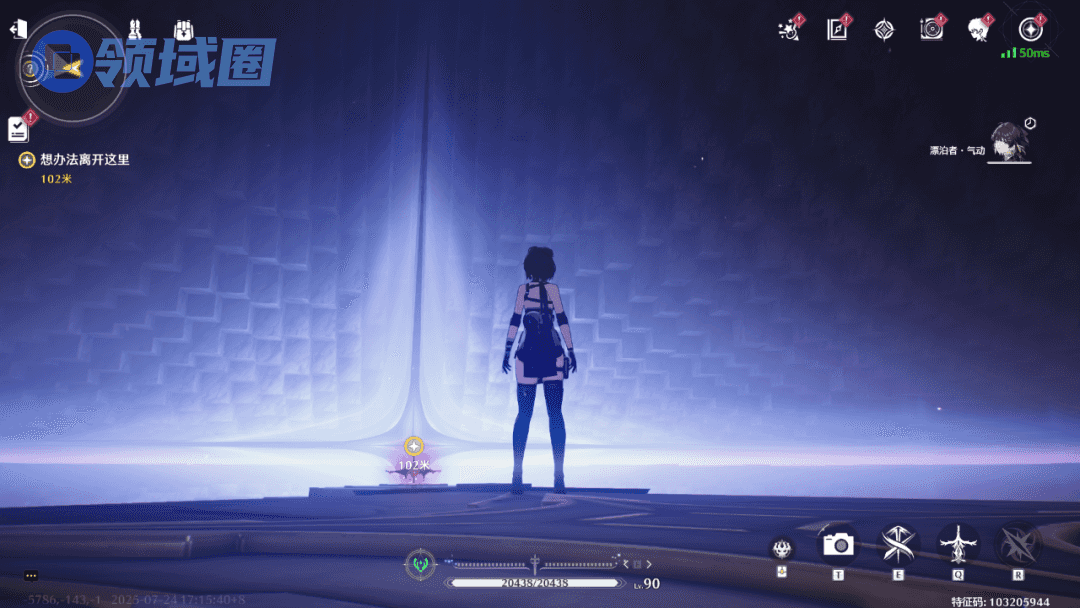Open the quest checklist icon
1080x608 pixels.
[18, 128]
